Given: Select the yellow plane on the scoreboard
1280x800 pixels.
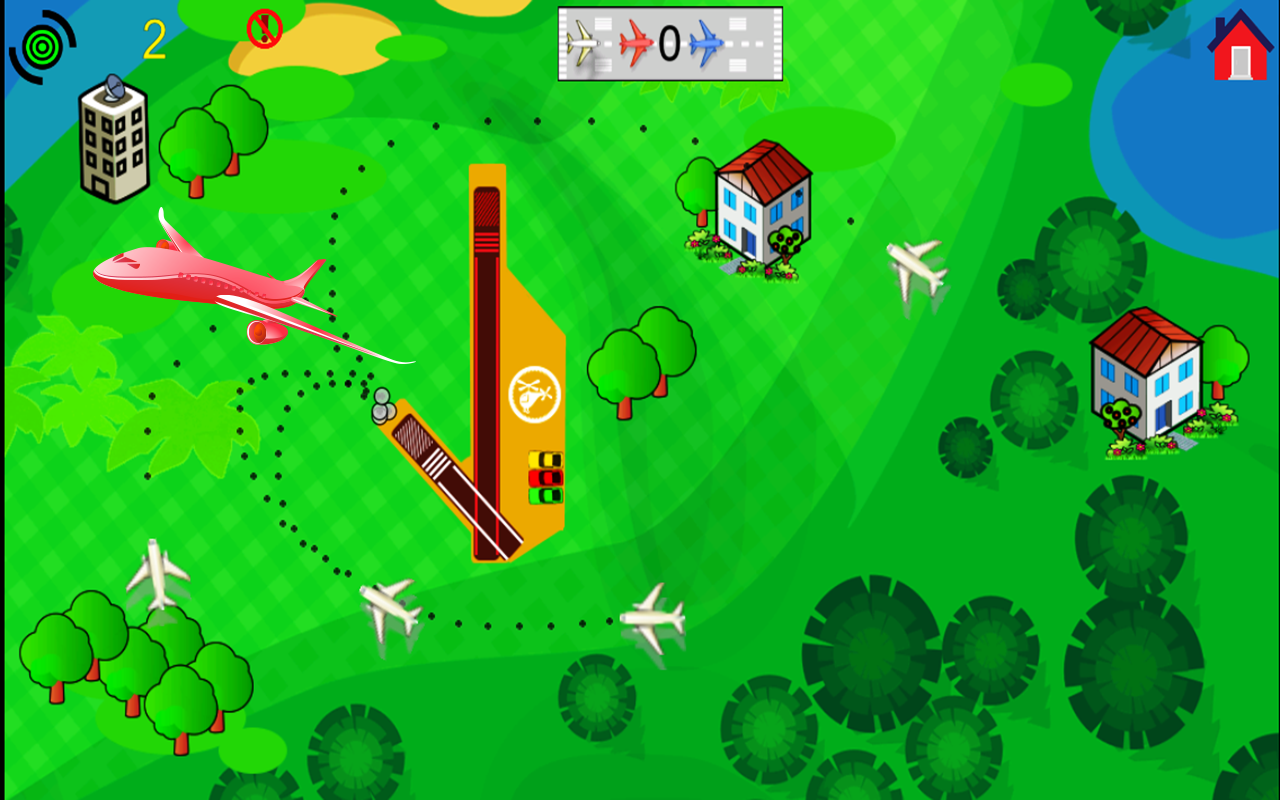Looking at the screenshot, I should [582, 42].
